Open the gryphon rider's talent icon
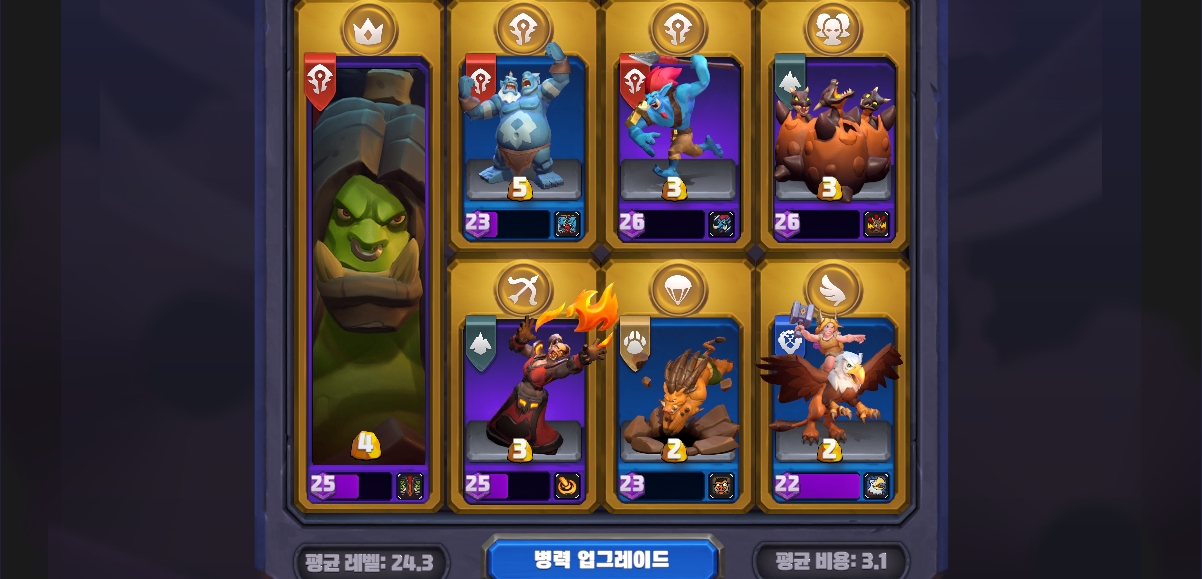Screen dimensions: 1202x579 [x=876, y=486]
